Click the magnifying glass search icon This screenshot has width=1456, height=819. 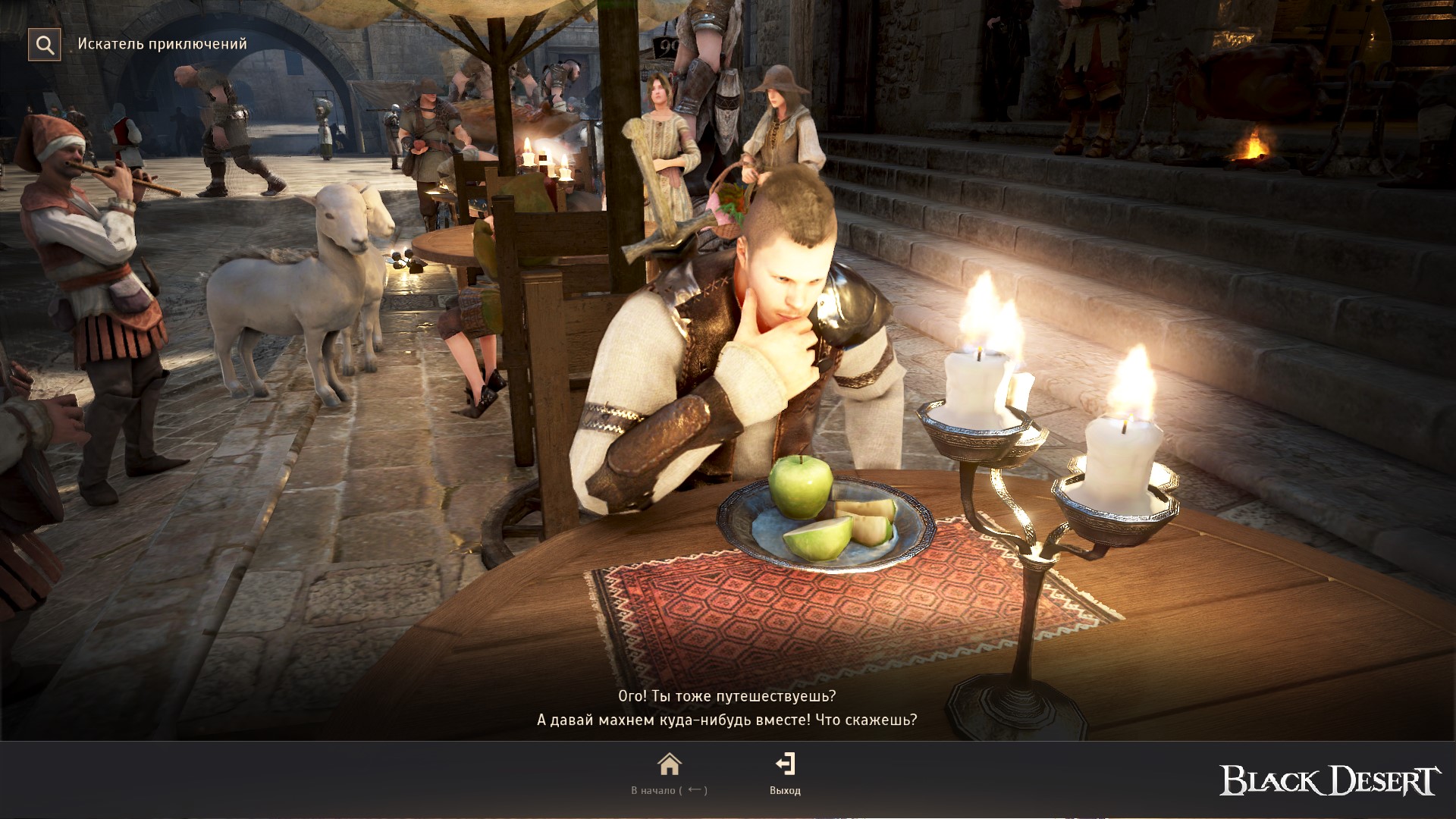tap(45, 45)
